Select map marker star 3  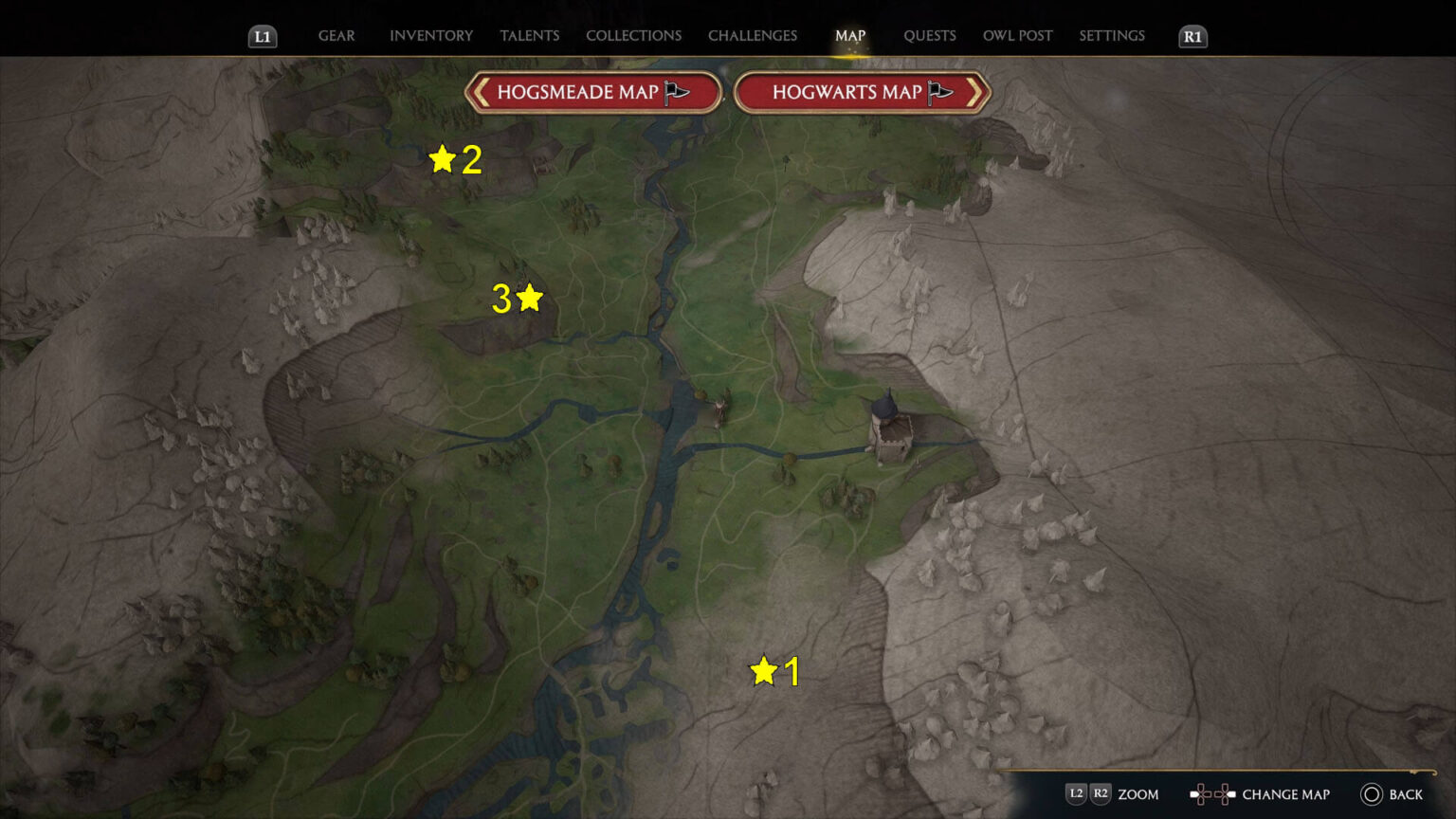[528, 299]
